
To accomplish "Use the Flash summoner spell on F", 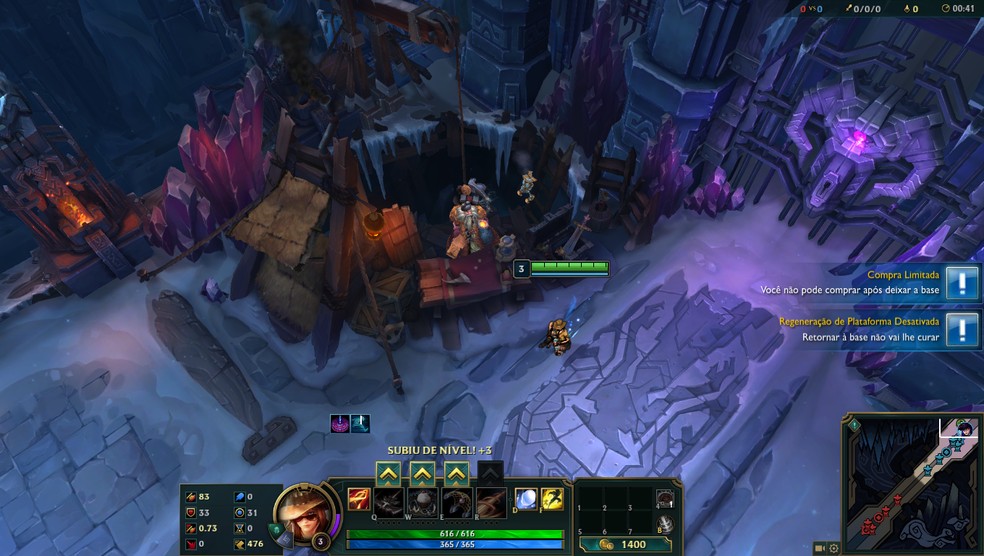I will coord(552,500).
